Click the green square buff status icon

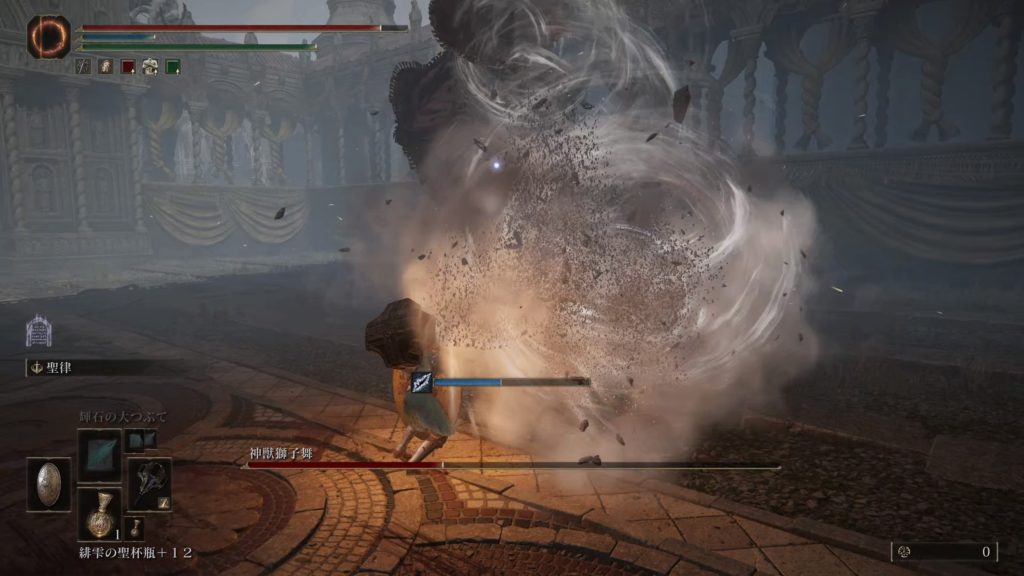point(173,67)
